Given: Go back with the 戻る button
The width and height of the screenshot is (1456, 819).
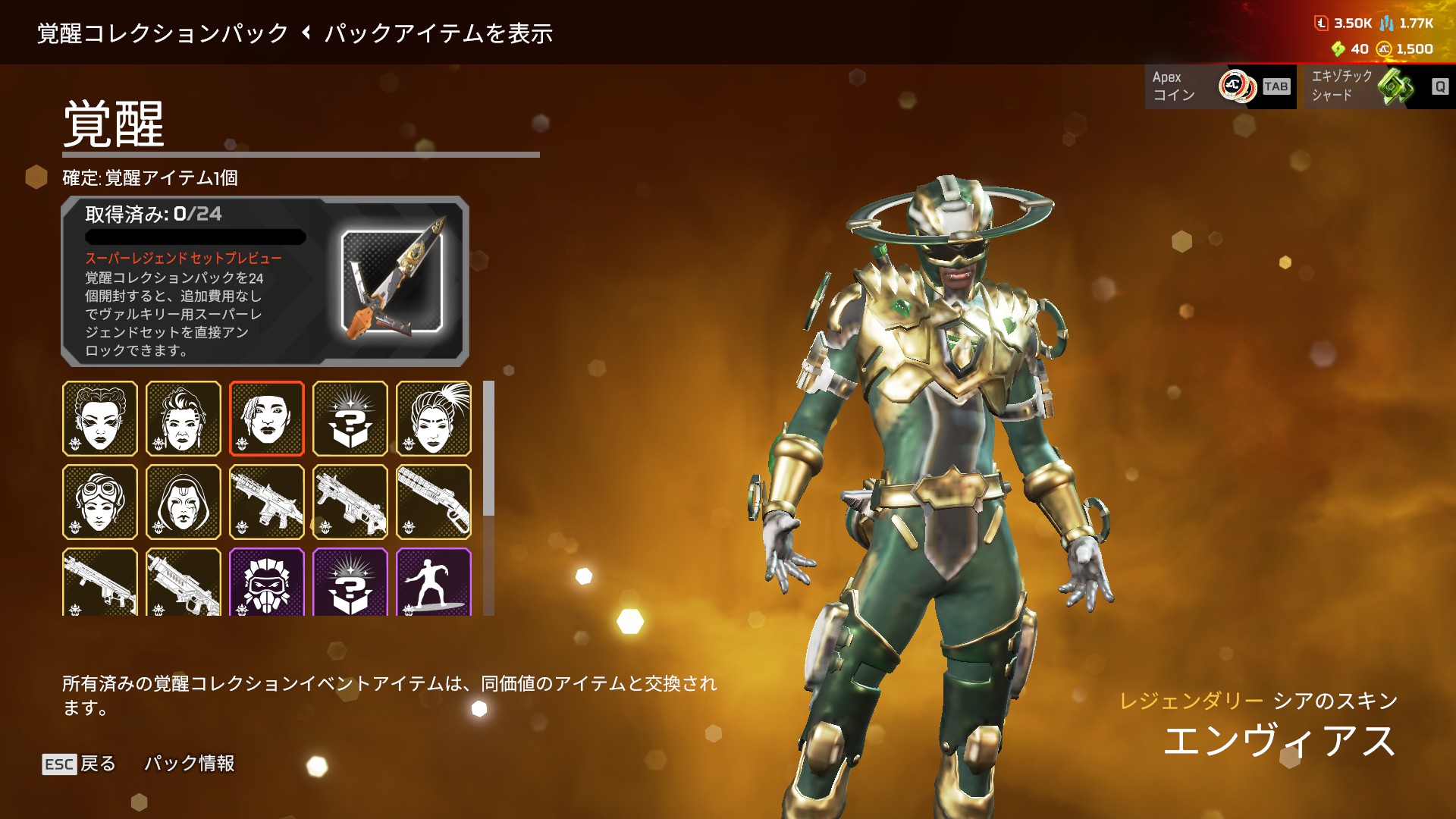Looking at the screenshot, I should click(80, 764).
